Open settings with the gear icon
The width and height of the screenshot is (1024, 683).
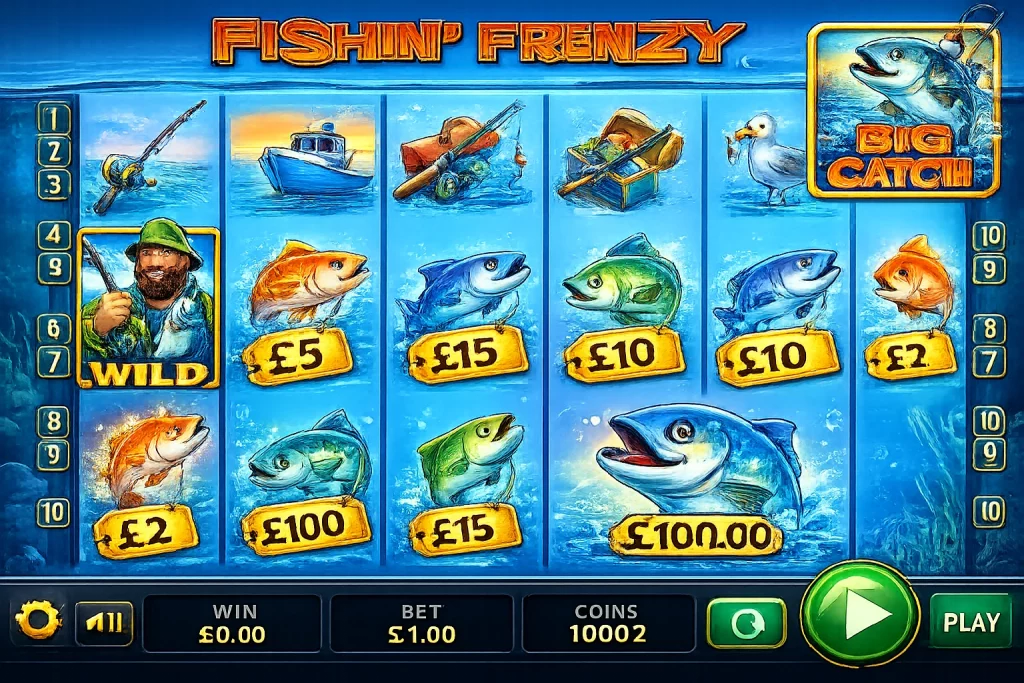point(38,622)
